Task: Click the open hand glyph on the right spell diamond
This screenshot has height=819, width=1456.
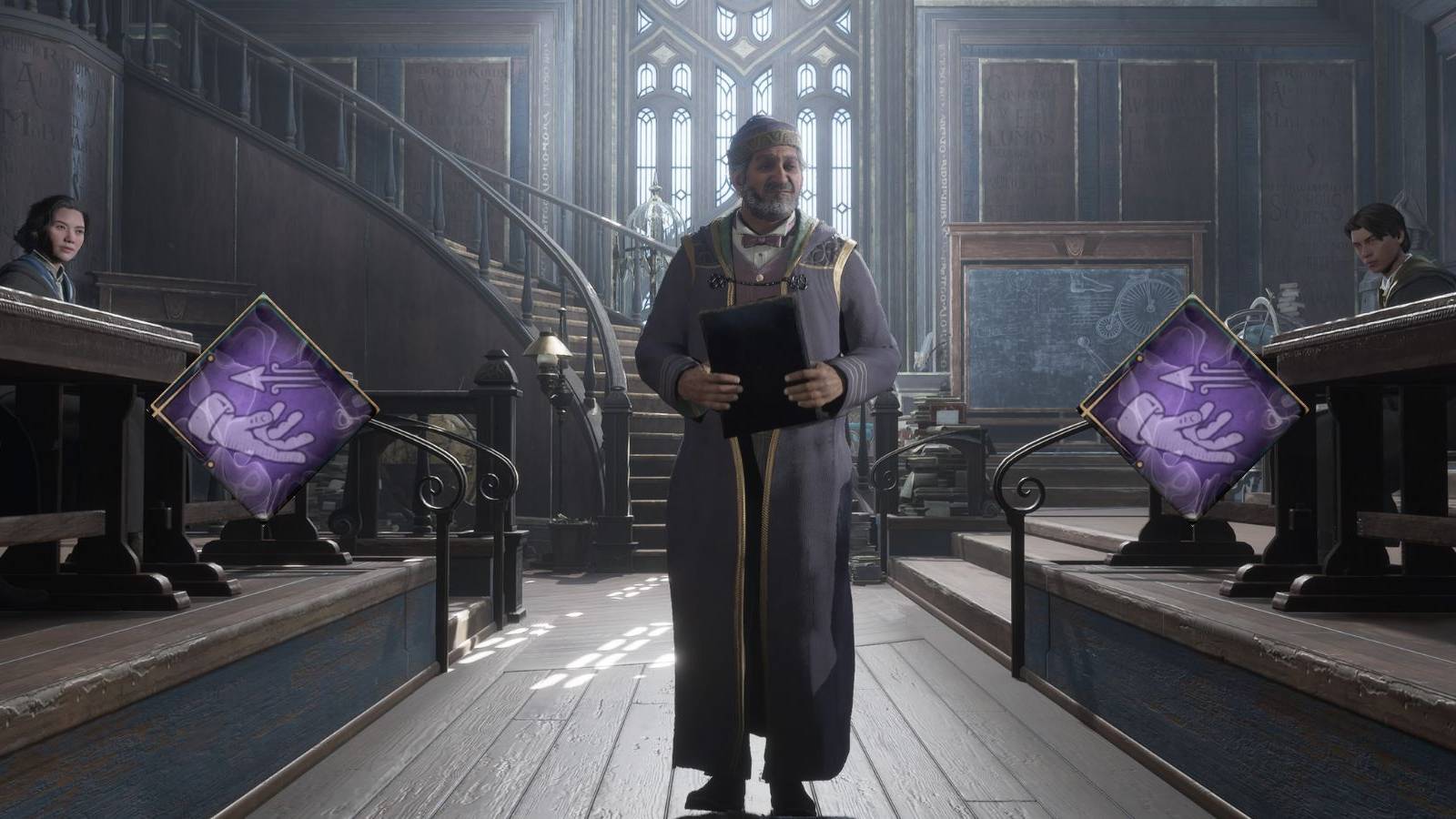Action: pos(1181,426)
